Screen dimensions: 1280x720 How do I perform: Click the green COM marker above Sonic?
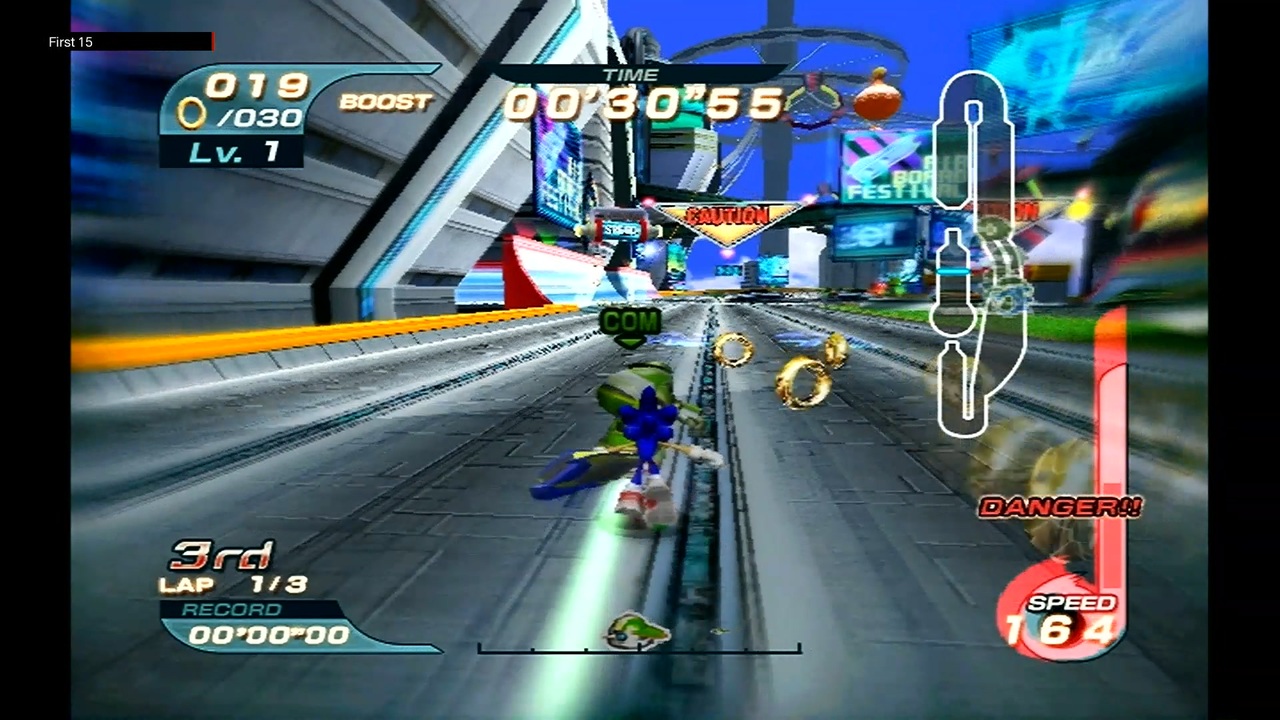(x=628, y=322)
